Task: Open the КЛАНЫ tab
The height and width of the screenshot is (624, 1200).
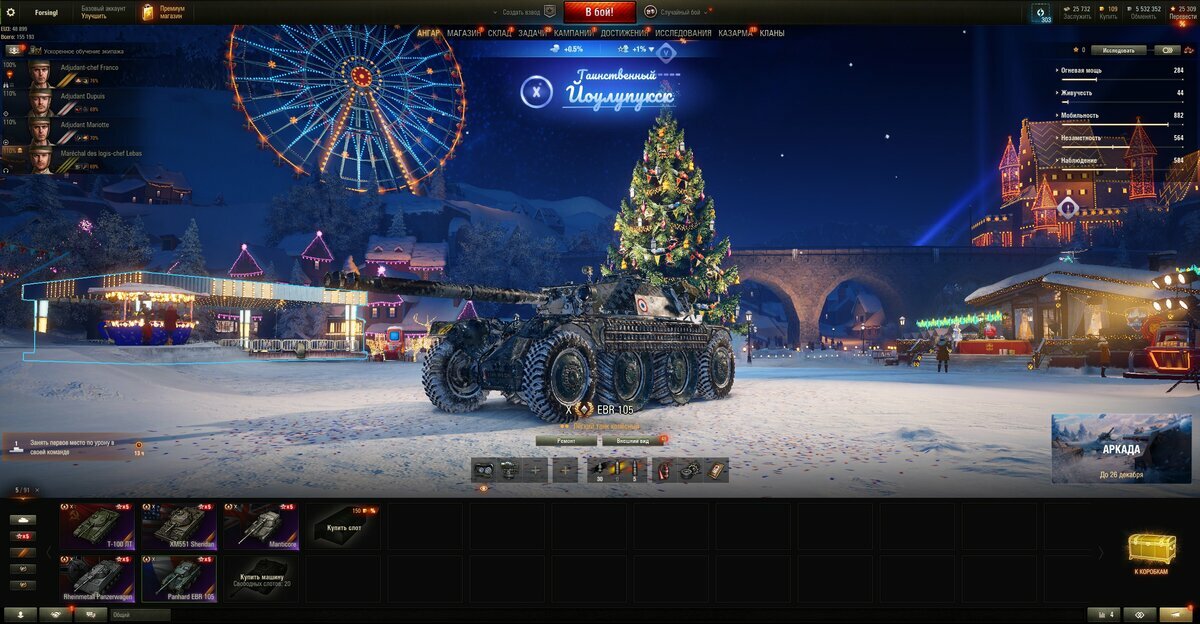Action: point(772,33)
